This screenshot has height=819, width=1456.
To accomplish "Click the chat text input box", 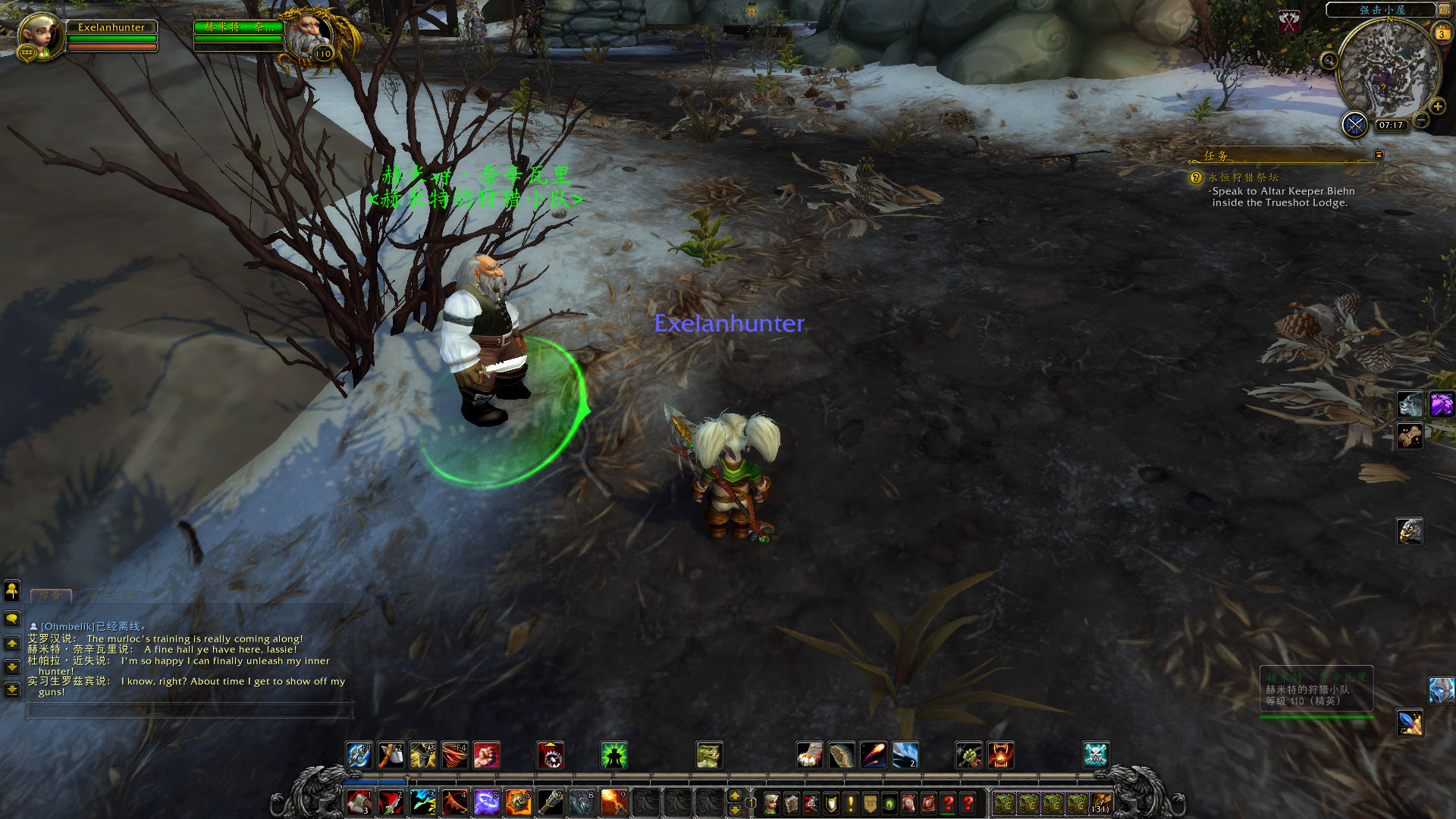I will coord(190,711).
